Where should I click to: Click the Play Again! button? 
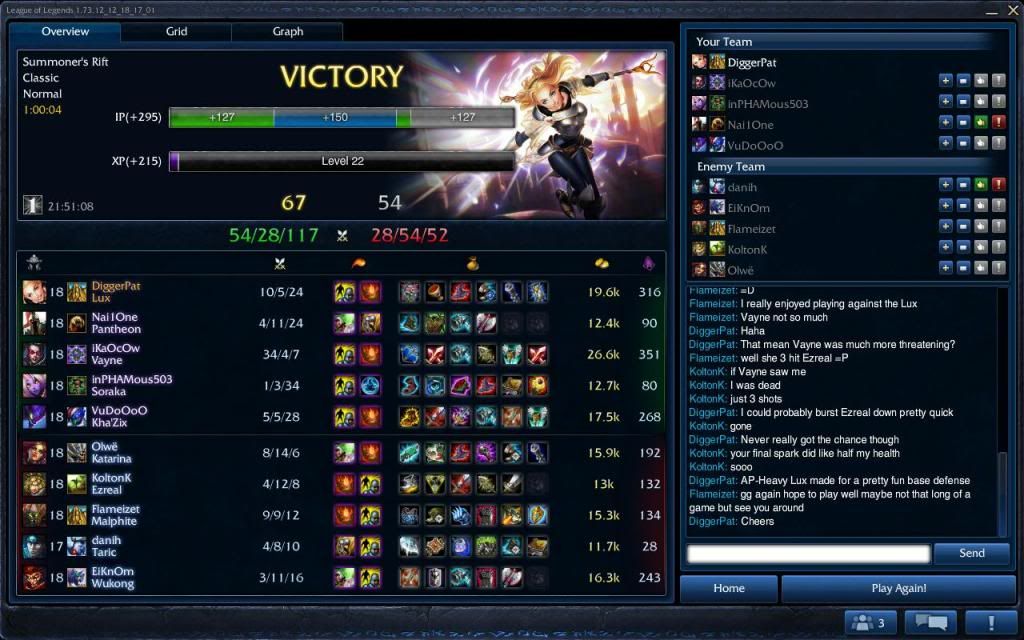(898, 588)
